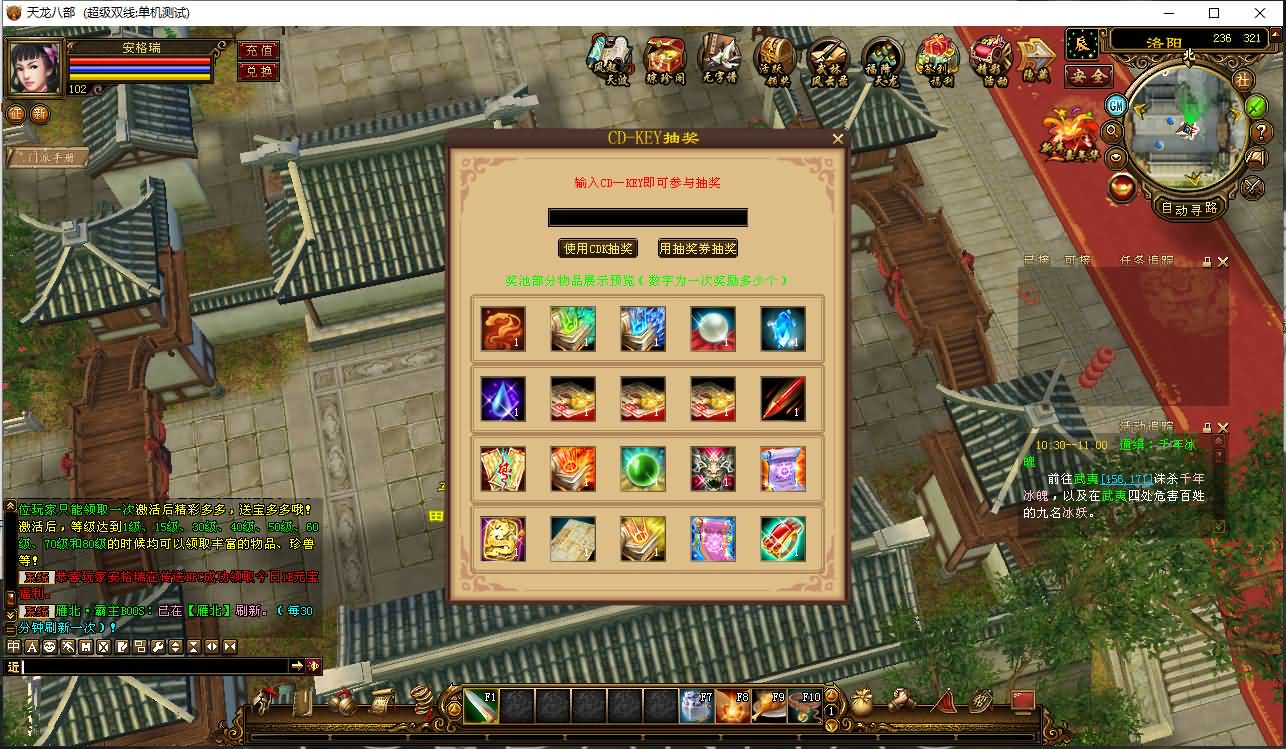Open the 充值 recharge button
This screenshot has height=749, width=1286.
pyautogui.click(x=258, y=50)
